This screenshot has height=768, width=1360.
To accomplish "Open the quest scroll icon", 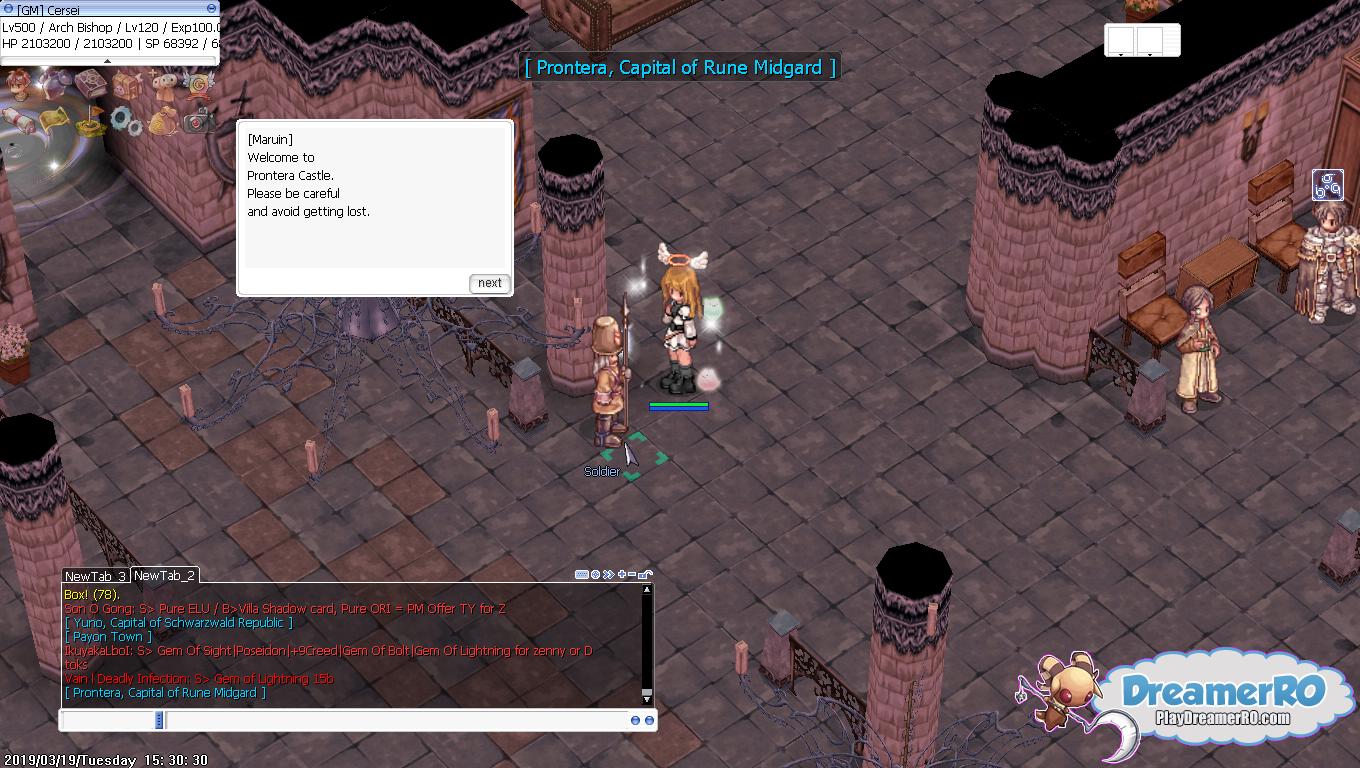I will coord(17,120).
